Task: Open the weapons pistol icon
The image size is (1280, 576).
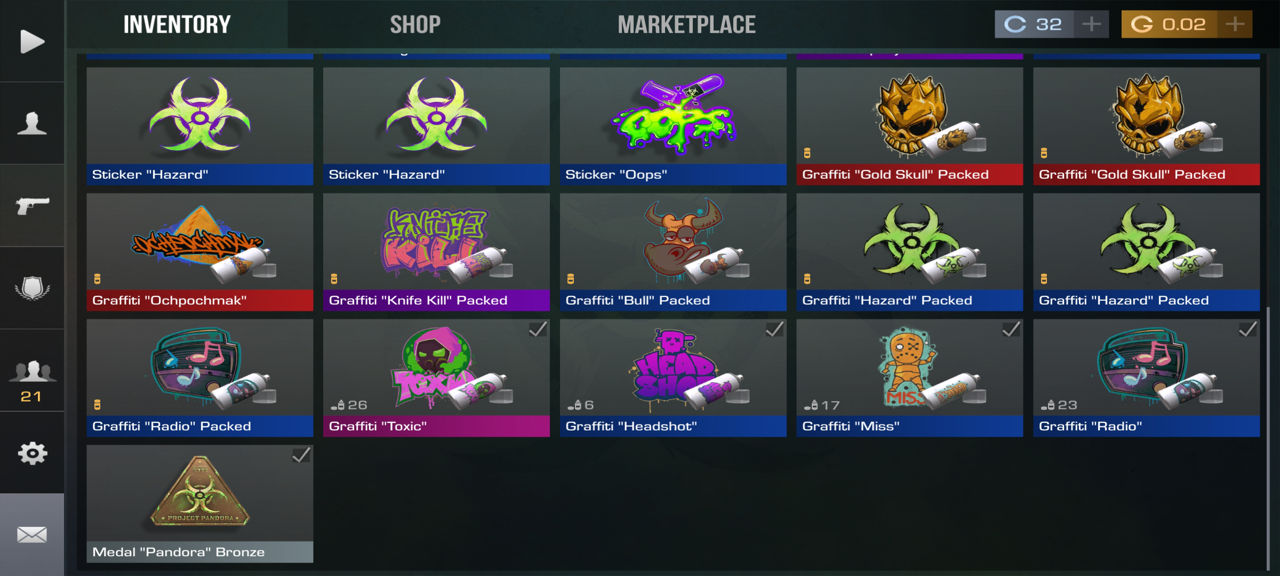Action: (x=32, y=206)
